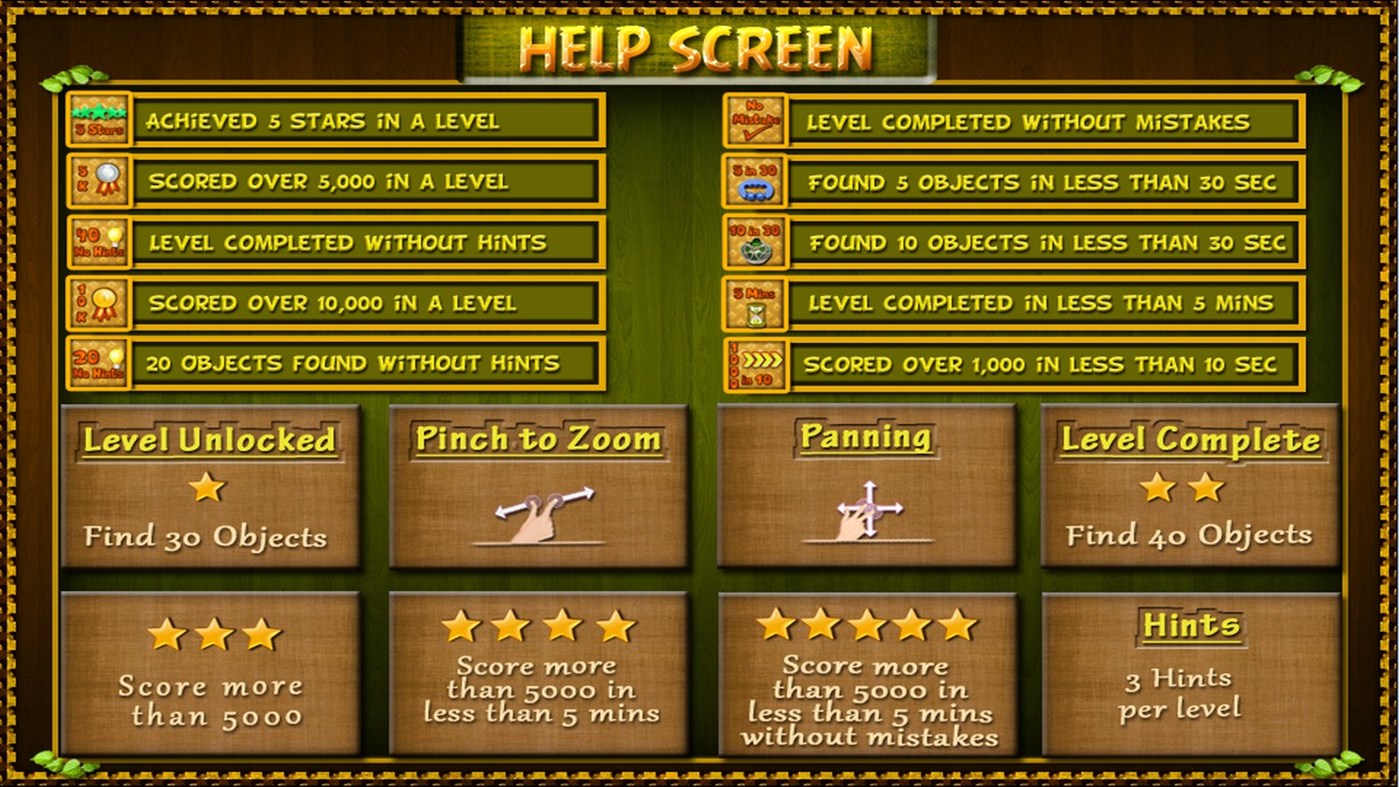Select the three-star score panel
This screenshot has width=1399, height=787.
pos(211,673)
